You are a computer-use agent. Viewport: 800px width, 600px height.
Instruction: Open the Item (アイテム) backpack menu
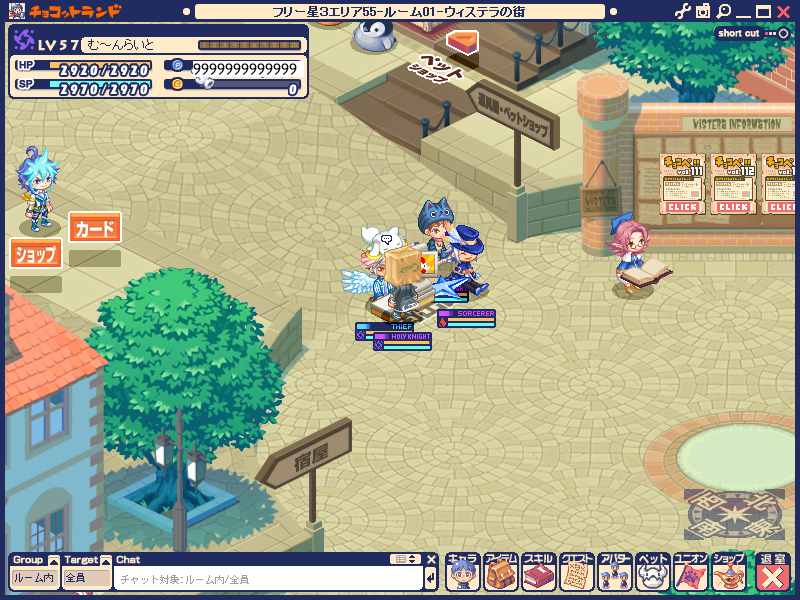pos(500,572)
